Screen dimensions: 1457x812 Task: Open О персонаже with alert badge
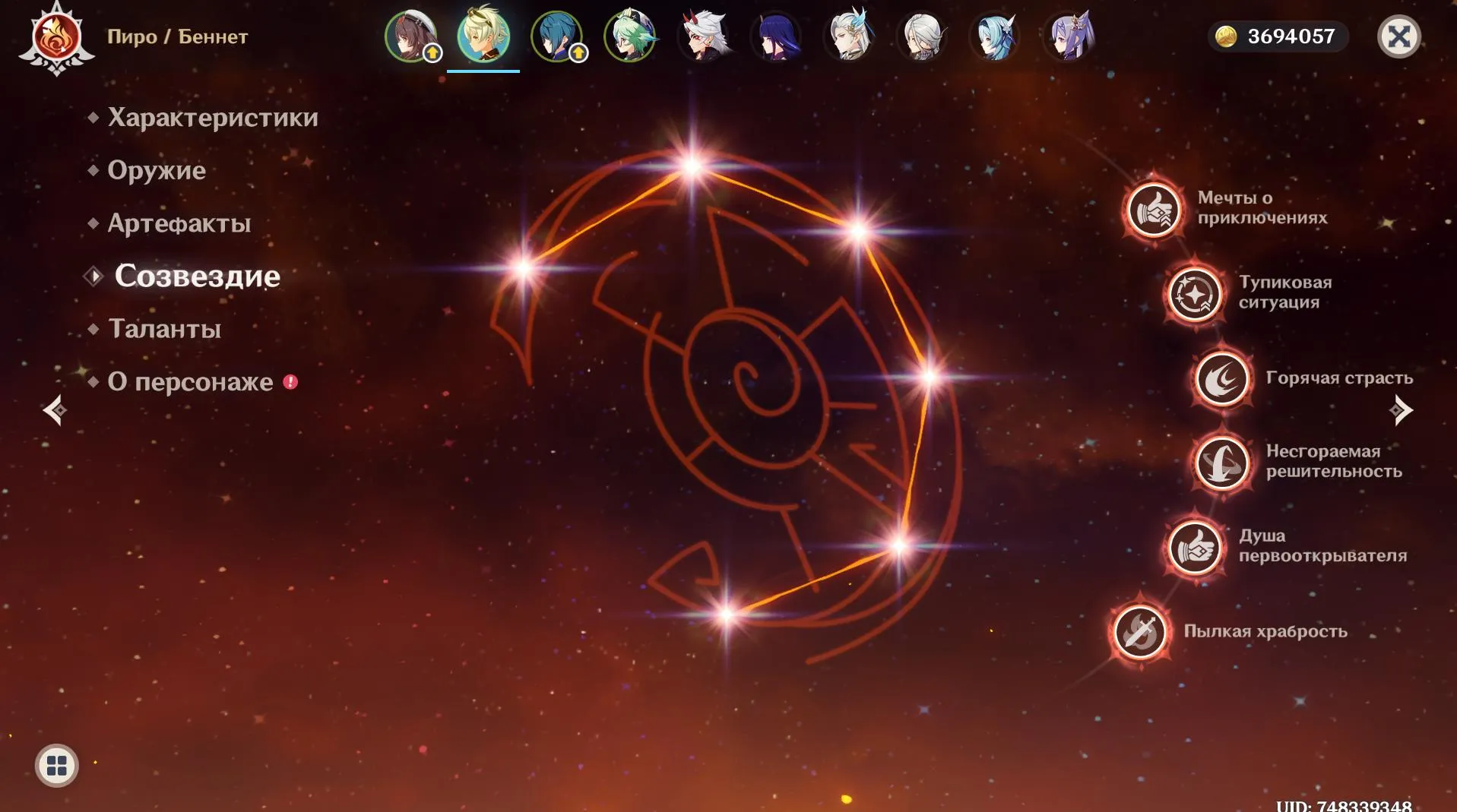coord(190,381)
